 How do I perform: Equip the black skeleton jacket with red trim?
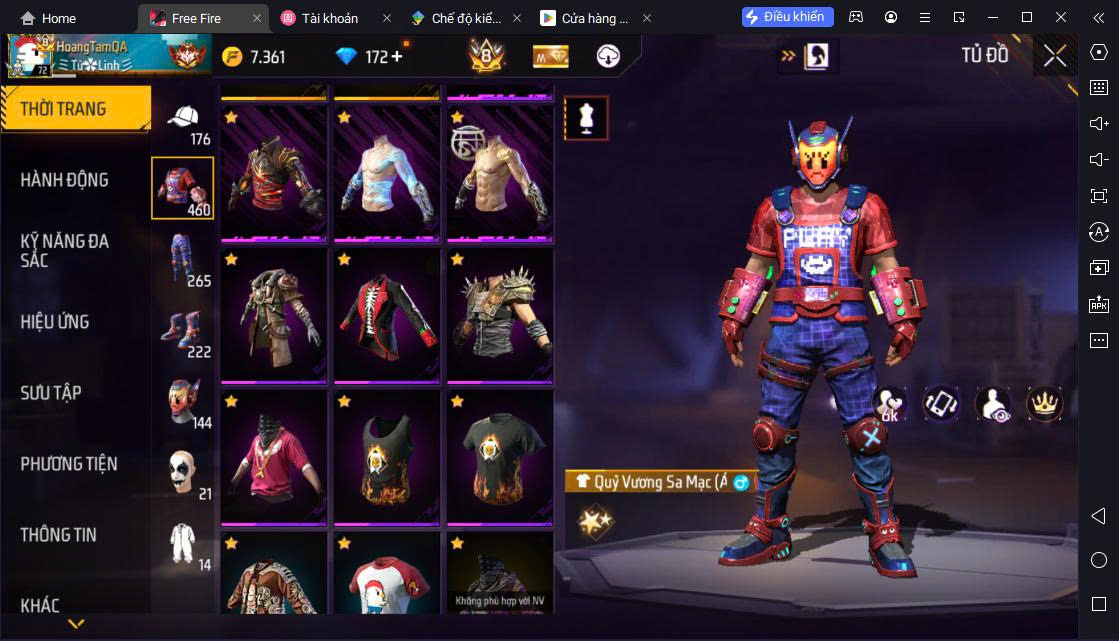tap(385, 314)
